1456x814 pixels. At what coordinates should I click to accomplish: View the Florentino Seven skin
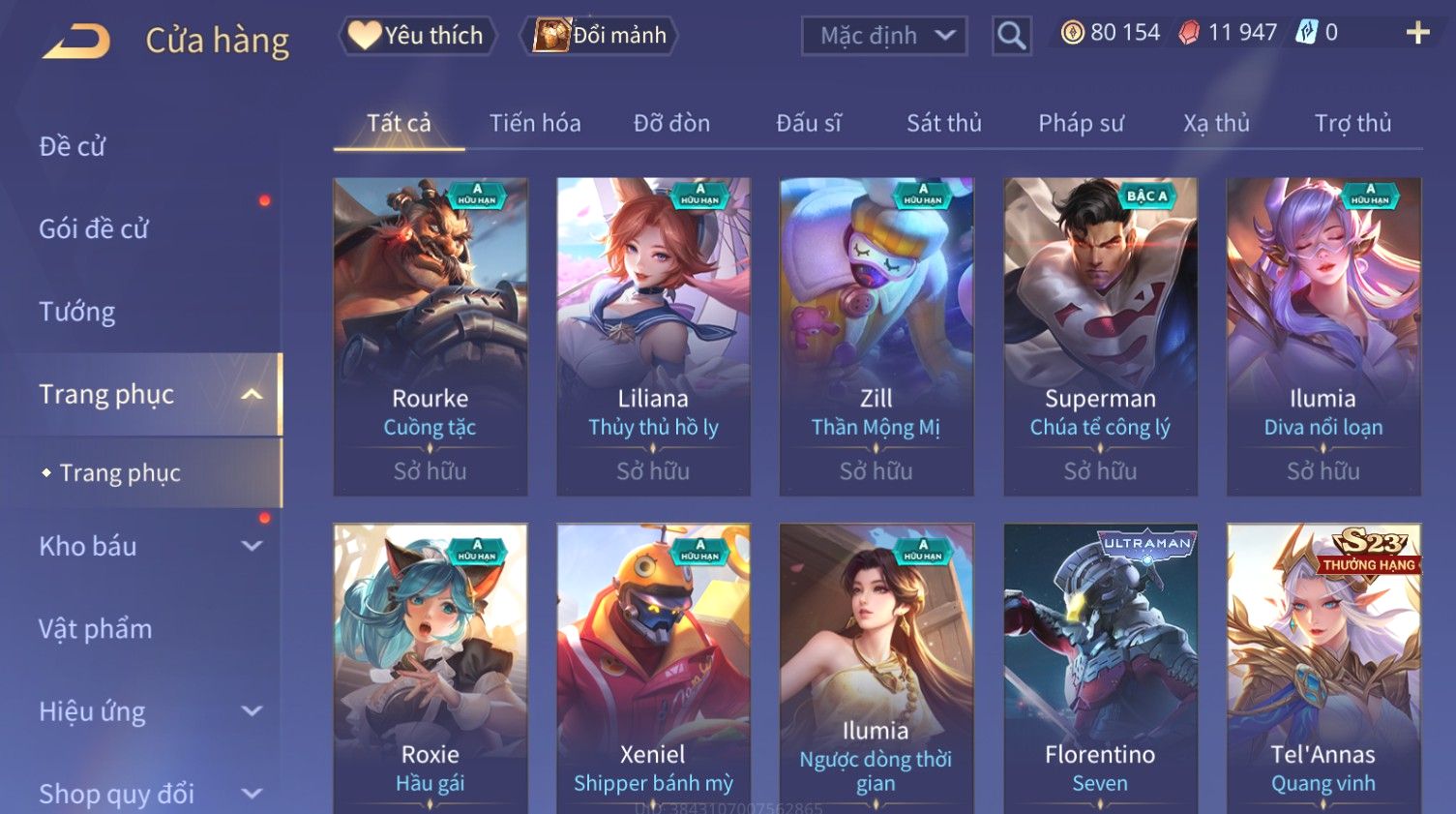(x=1100, y=668)
